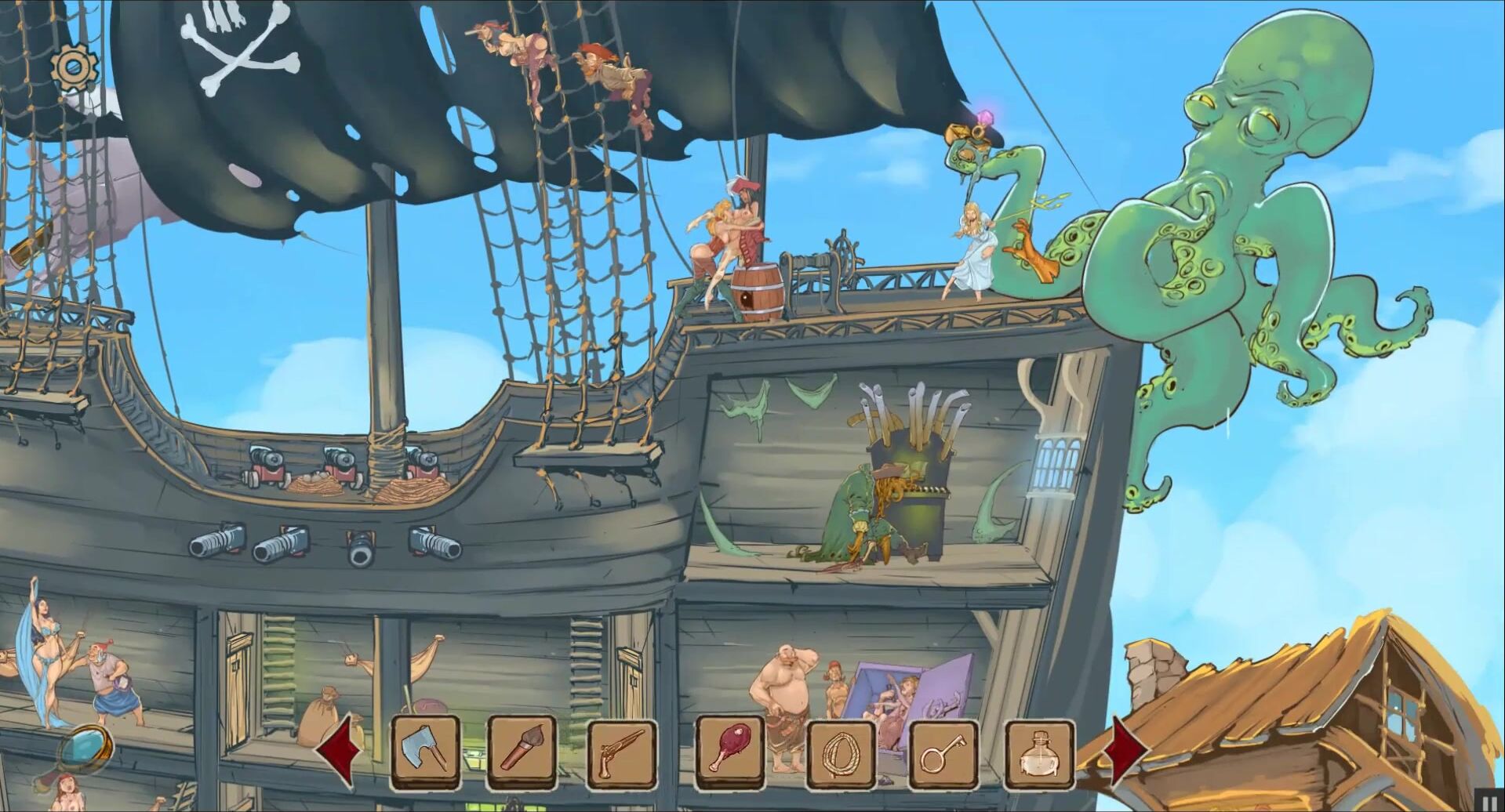Viewport: 1505px width, 812px height.
Task: Show previous inventory items with left arrow
Action: pos(340,751)
